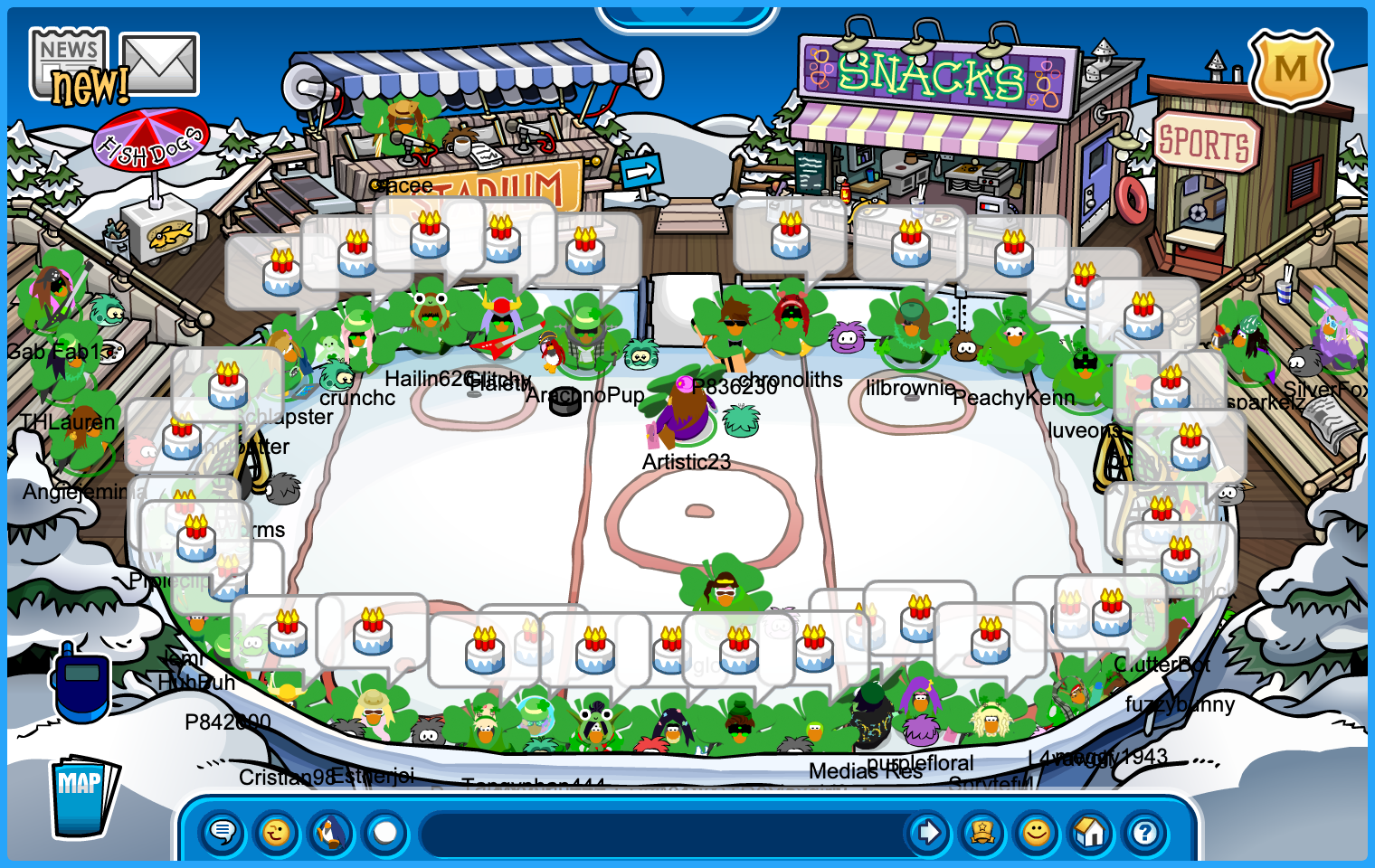Click the moderator M badge
The image size is (1375, 868).
click(1290, 69)
